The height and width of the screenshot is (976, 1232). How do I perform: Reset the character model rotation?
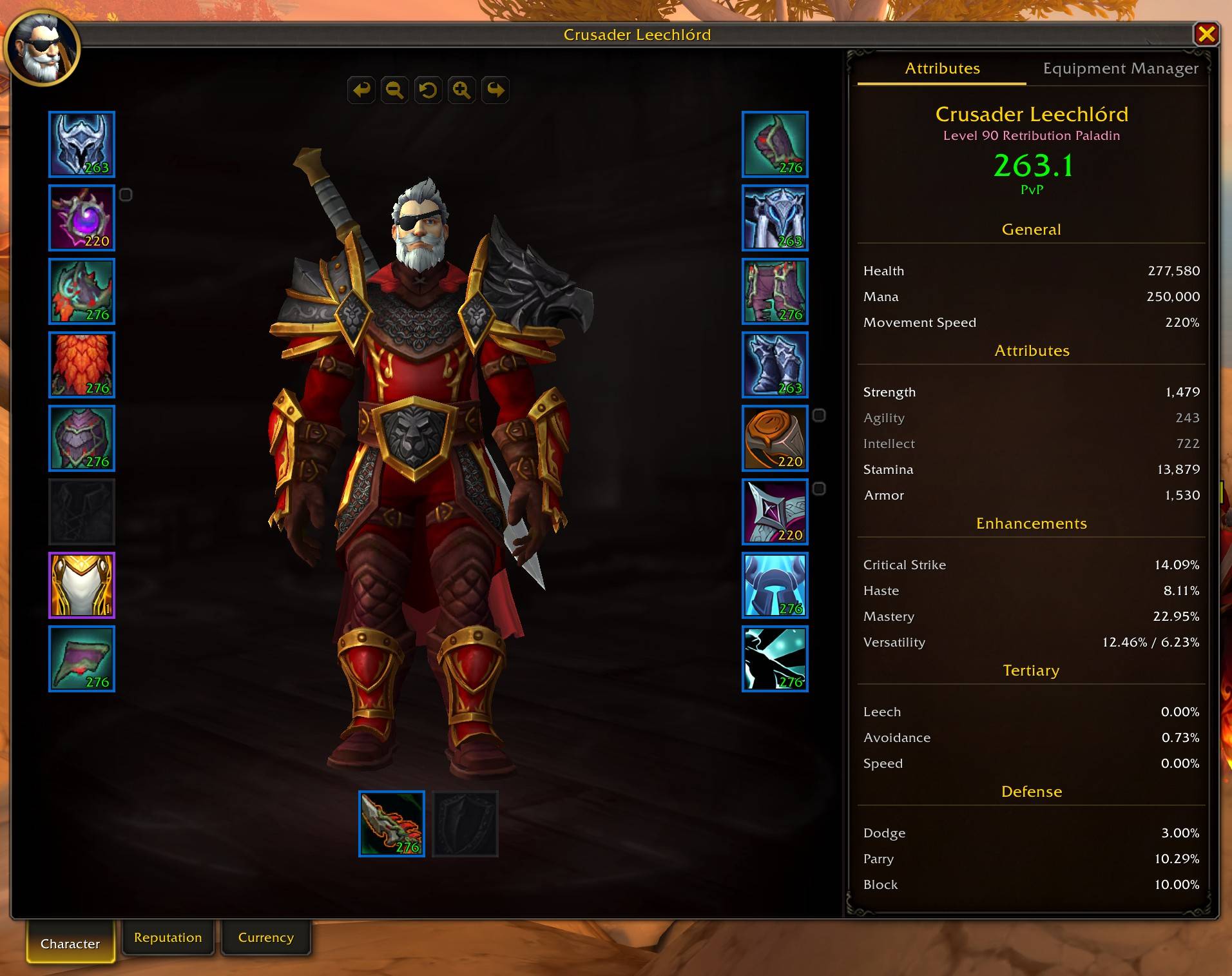(x=428, y=90)
